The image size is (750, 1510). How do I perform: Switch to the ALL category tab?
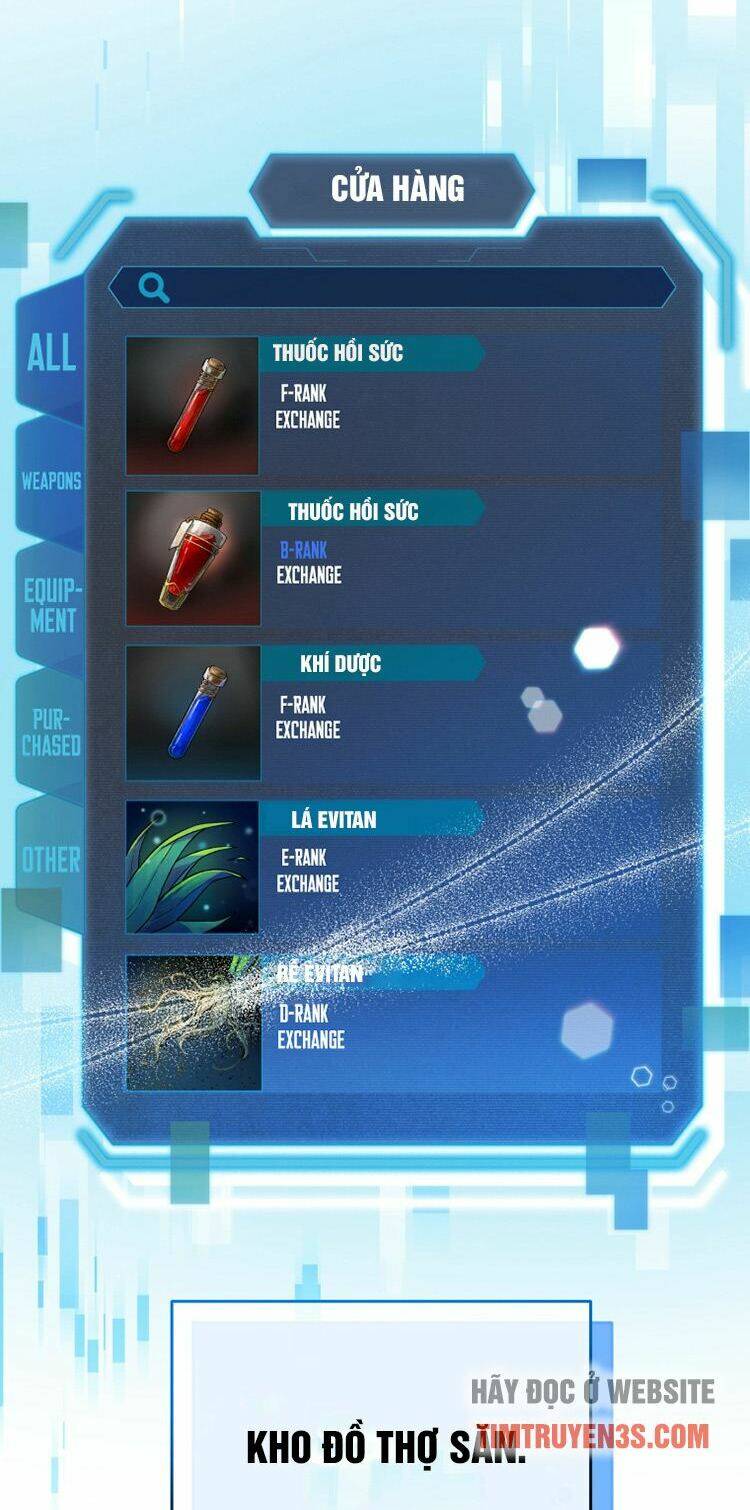point(51,354)
